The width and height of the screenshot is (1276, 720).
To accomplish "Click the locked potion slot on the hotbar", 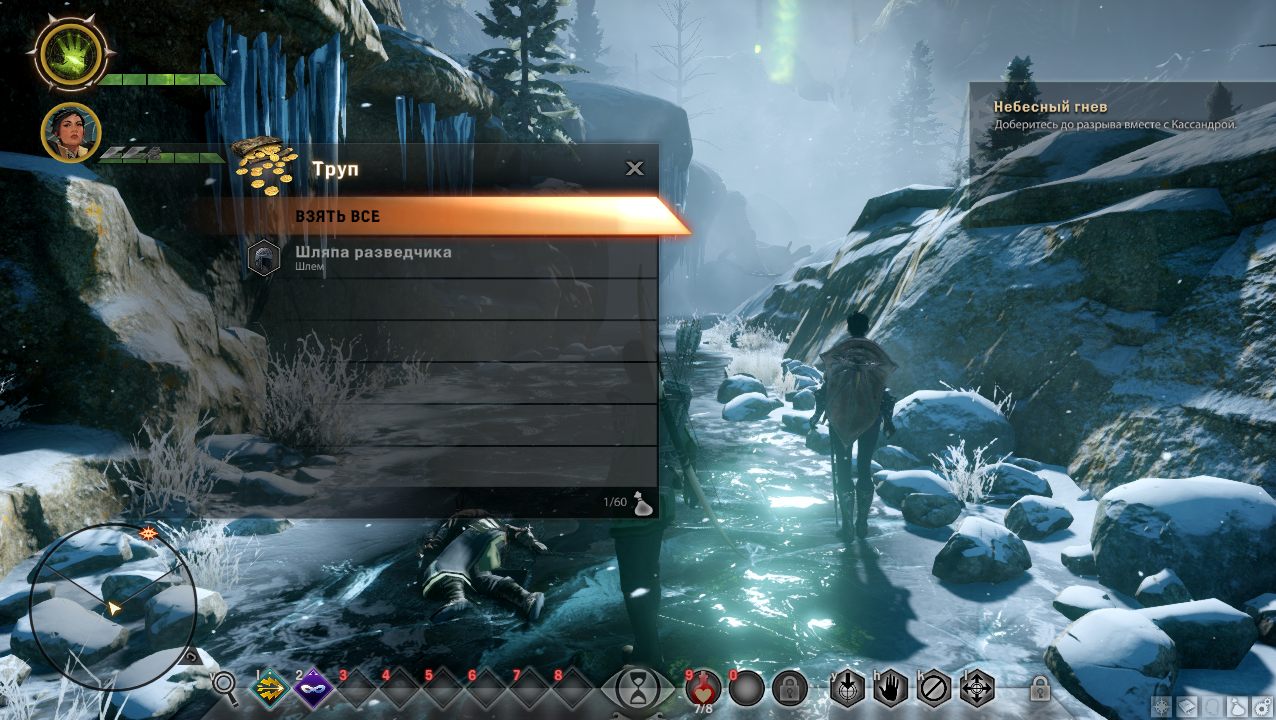I will (x=789, y=687).
